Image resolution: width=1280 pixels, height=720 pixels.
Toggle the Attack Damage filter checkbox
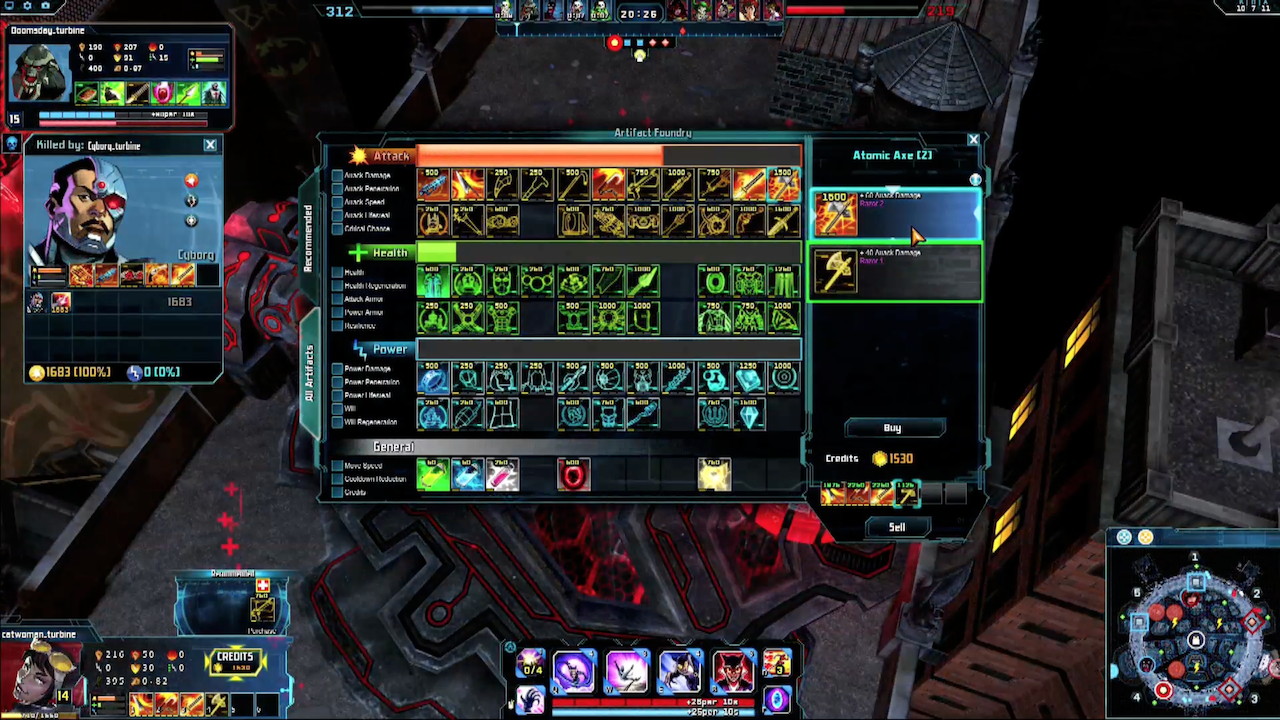(337, 176)
